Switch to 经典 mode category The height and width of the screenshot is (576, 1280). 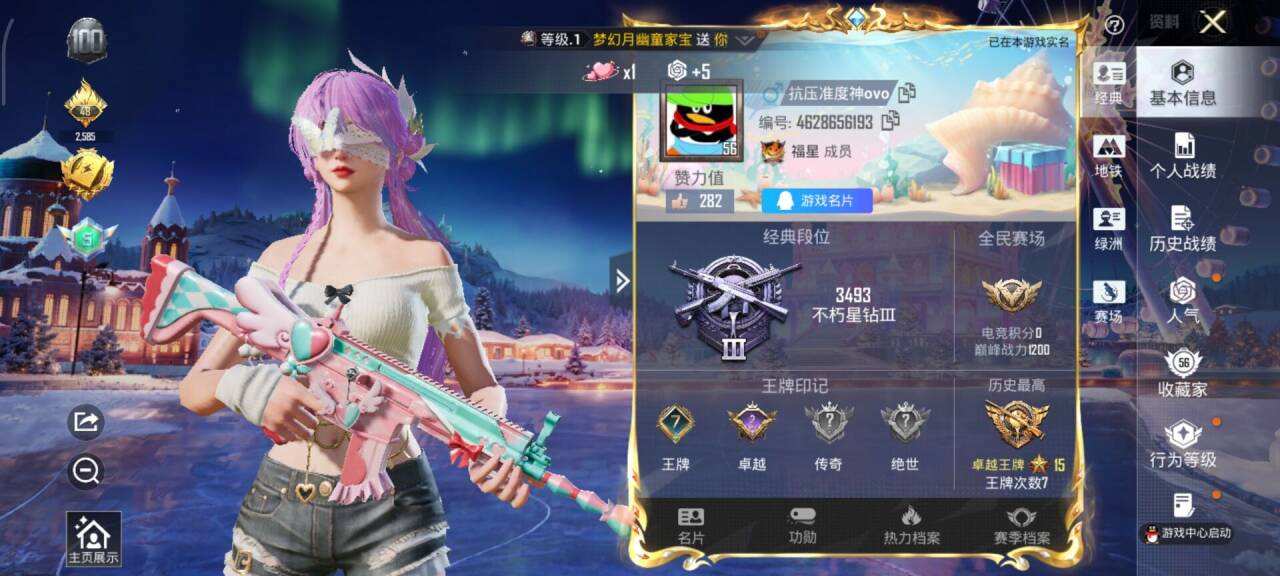tap(1109, 84)
